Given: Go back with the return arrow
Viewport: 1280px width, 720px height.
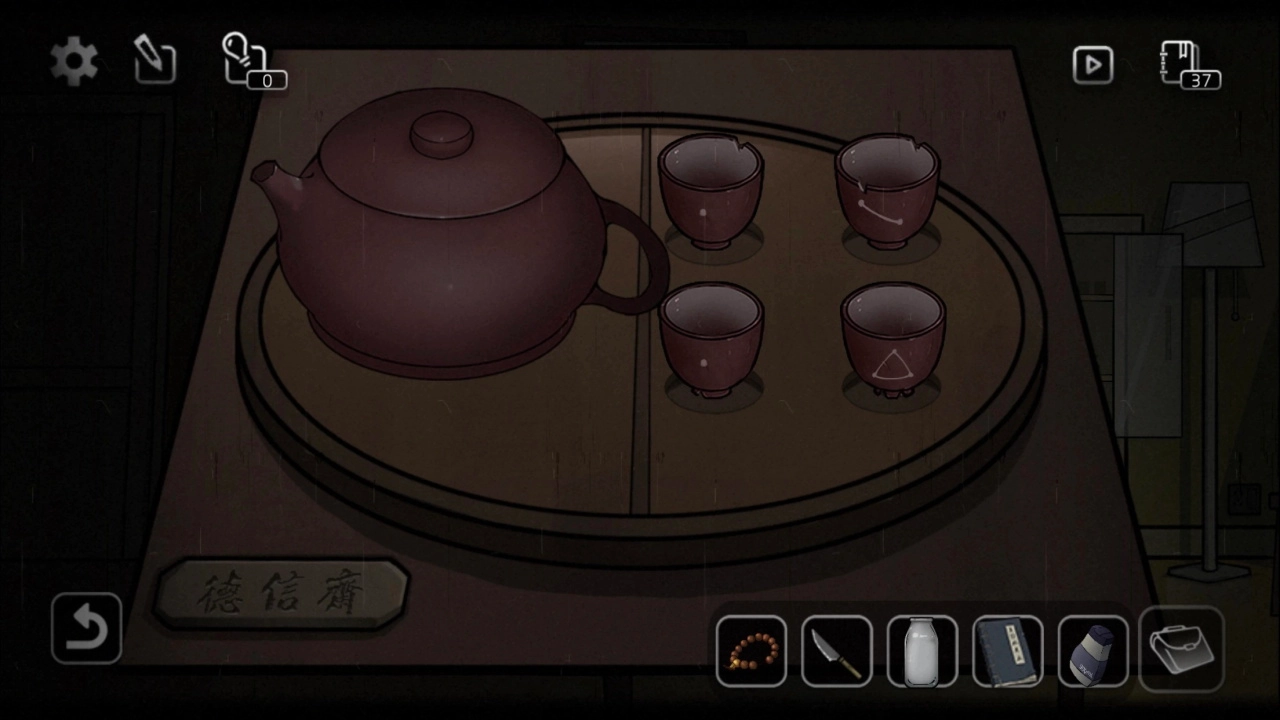Looking at the screenshot, I should tap(86, 629).
